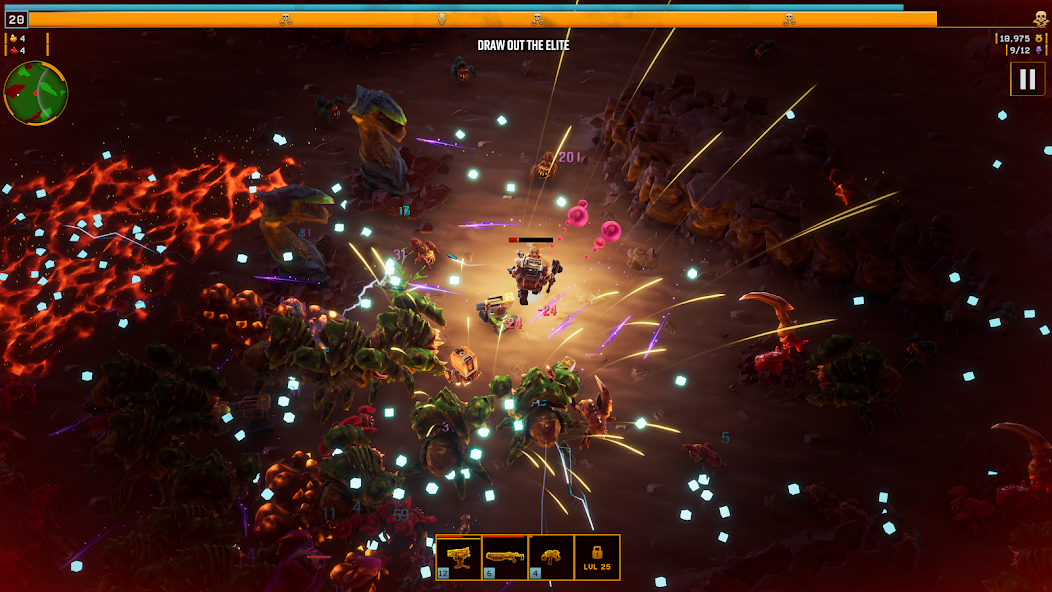Screen dimensions: 1052x592
Task: Click the boss skull icon ending the progress bar
Action: tap(1040, 18)
